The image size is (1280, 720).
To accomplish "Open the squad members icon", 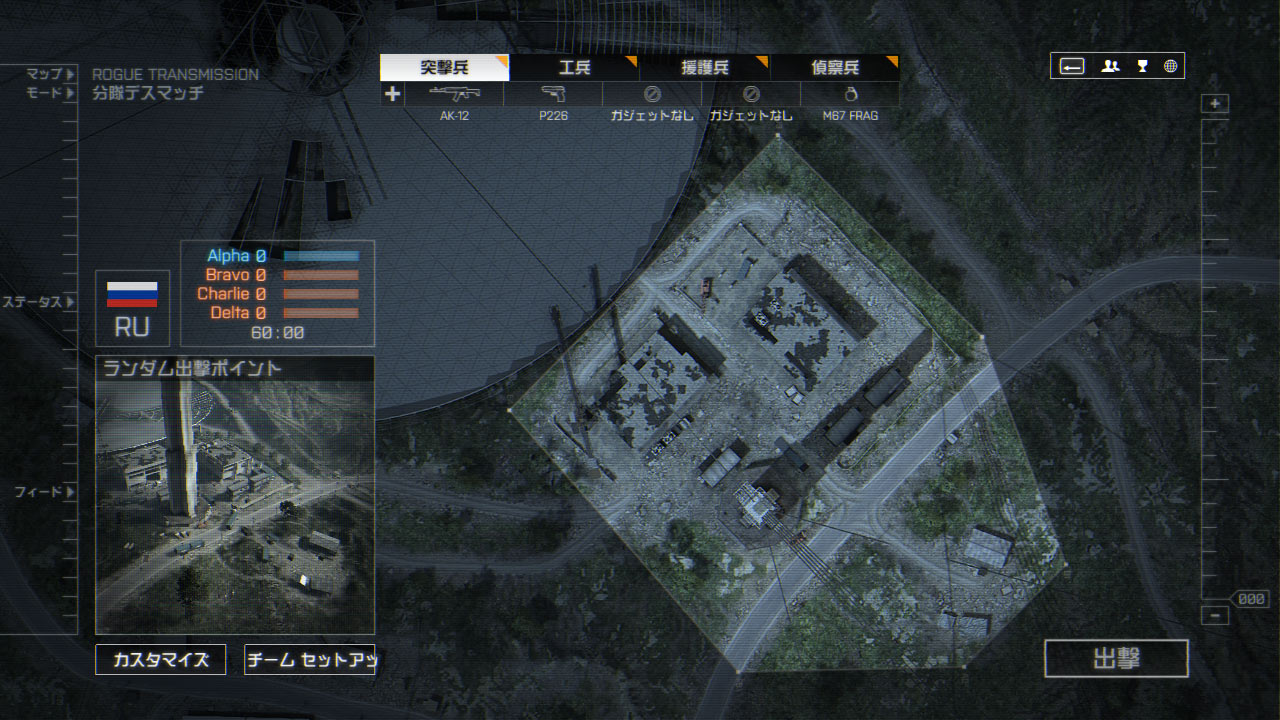I will coord(1110,66).
